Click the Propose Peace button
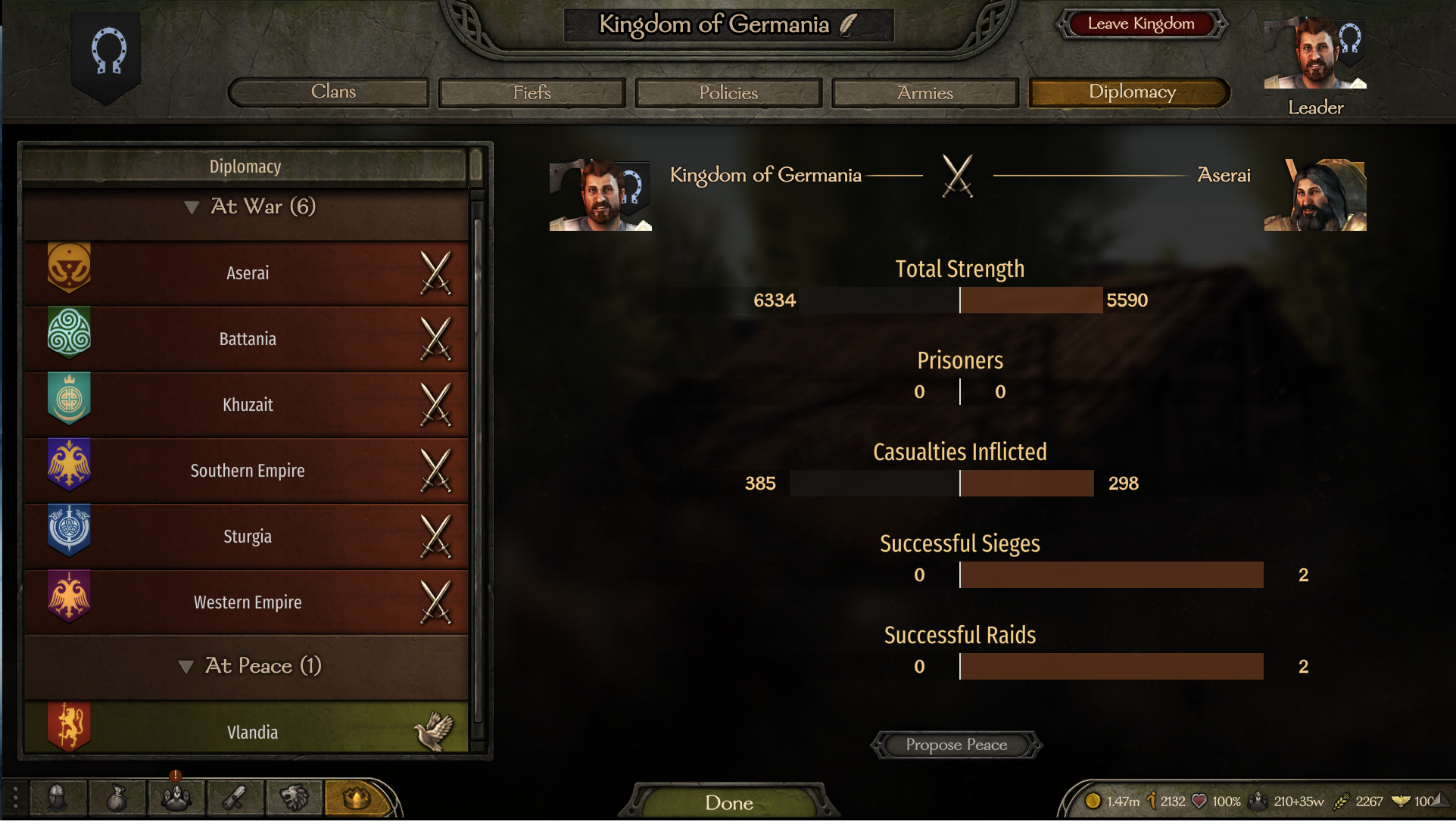 [x=956, y=745]
